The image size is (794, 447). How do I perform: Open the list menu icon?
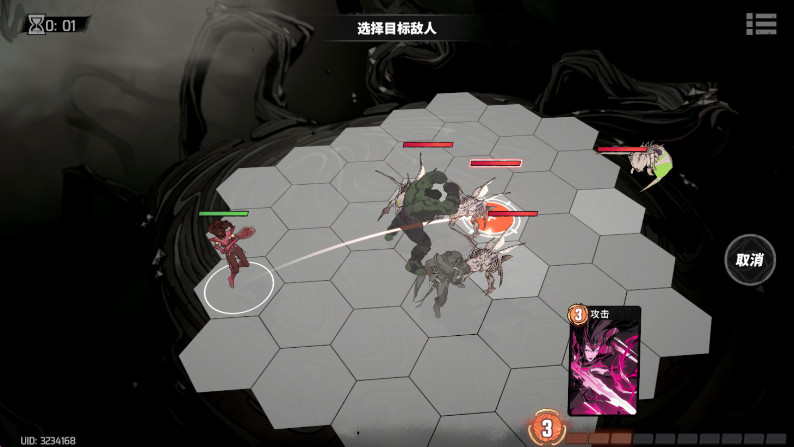(761, 24)
